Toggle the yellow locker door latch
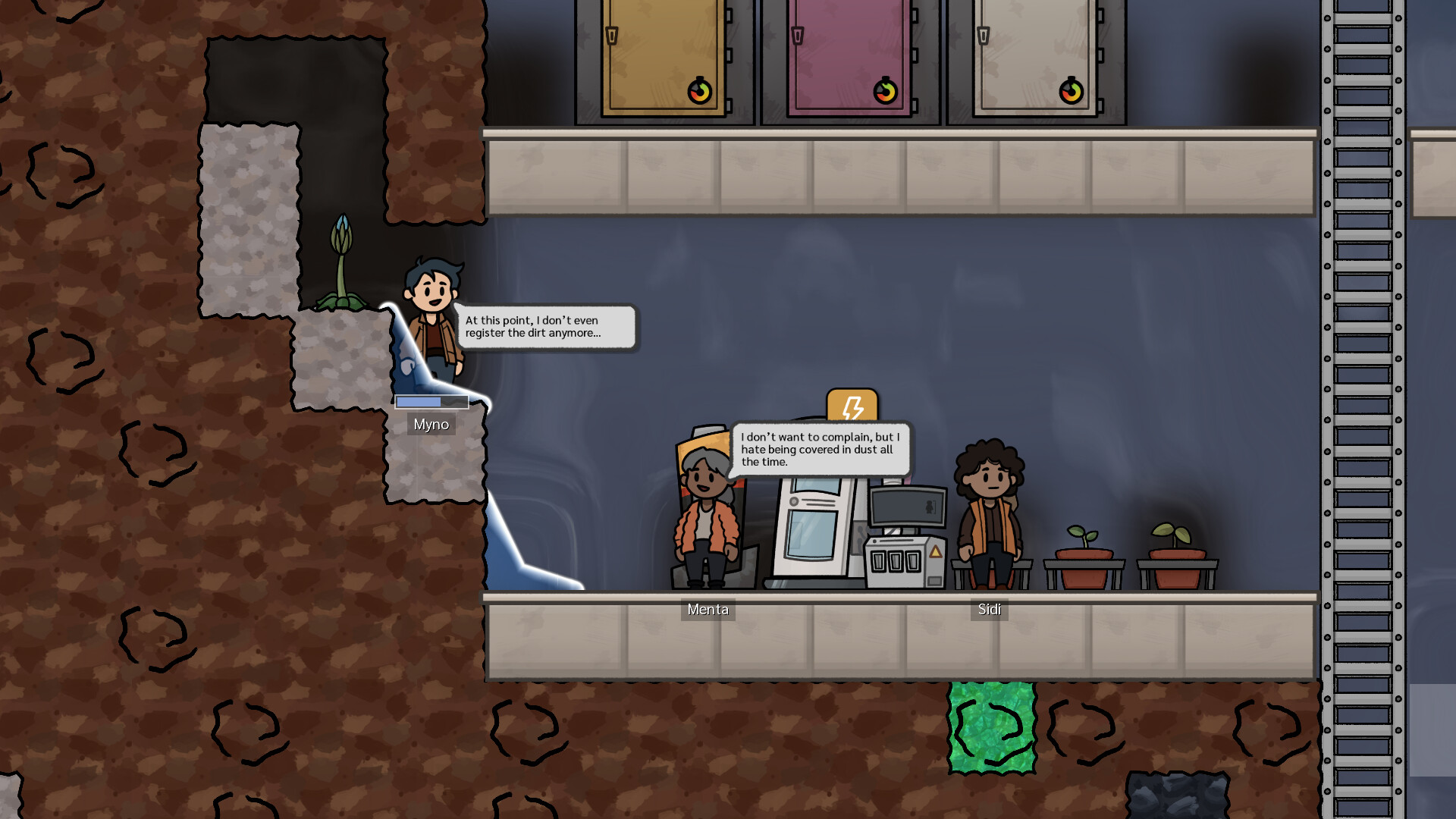 click(611, 36)
